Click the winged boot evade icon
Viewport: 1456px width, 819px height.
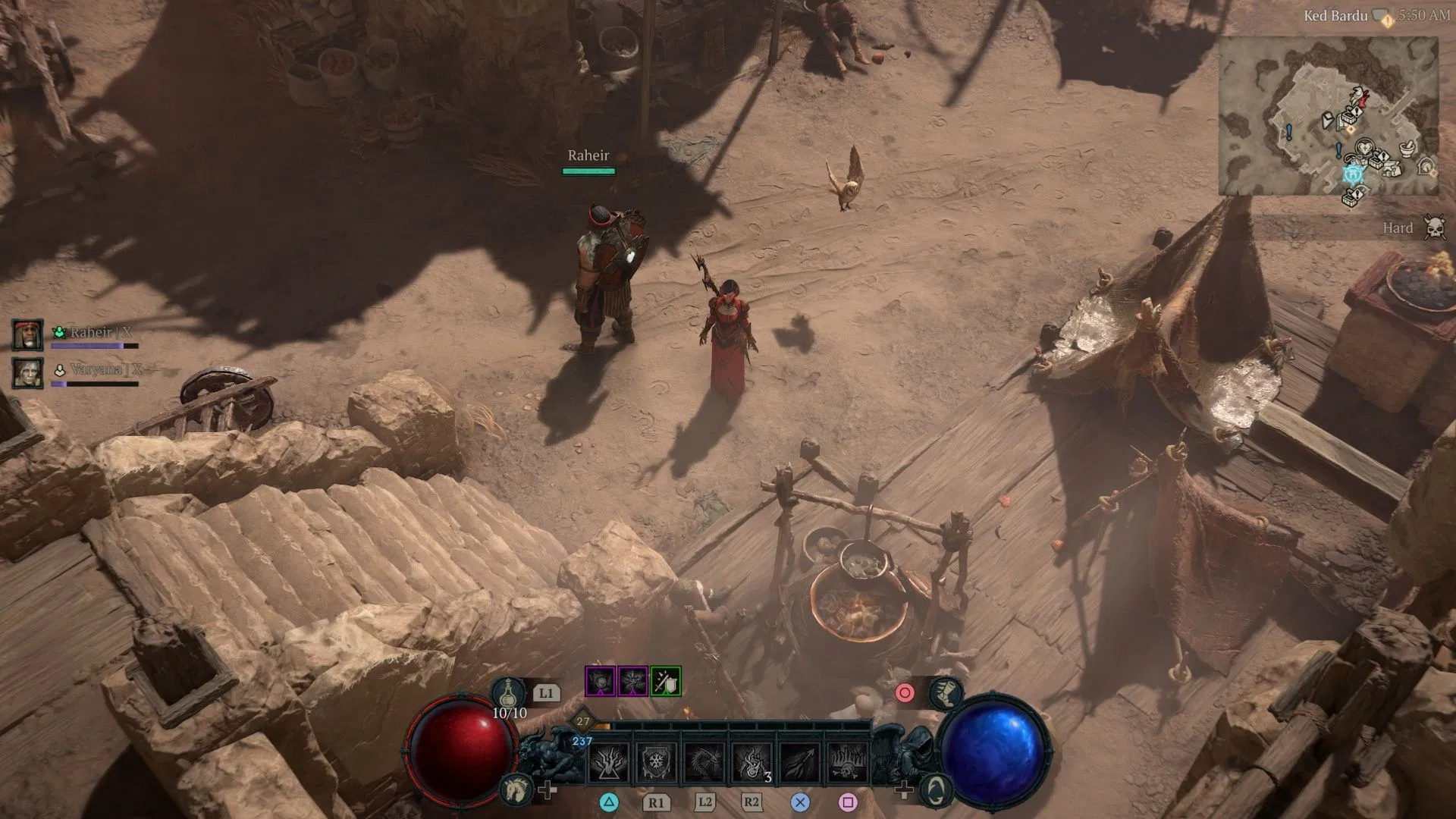945,693
